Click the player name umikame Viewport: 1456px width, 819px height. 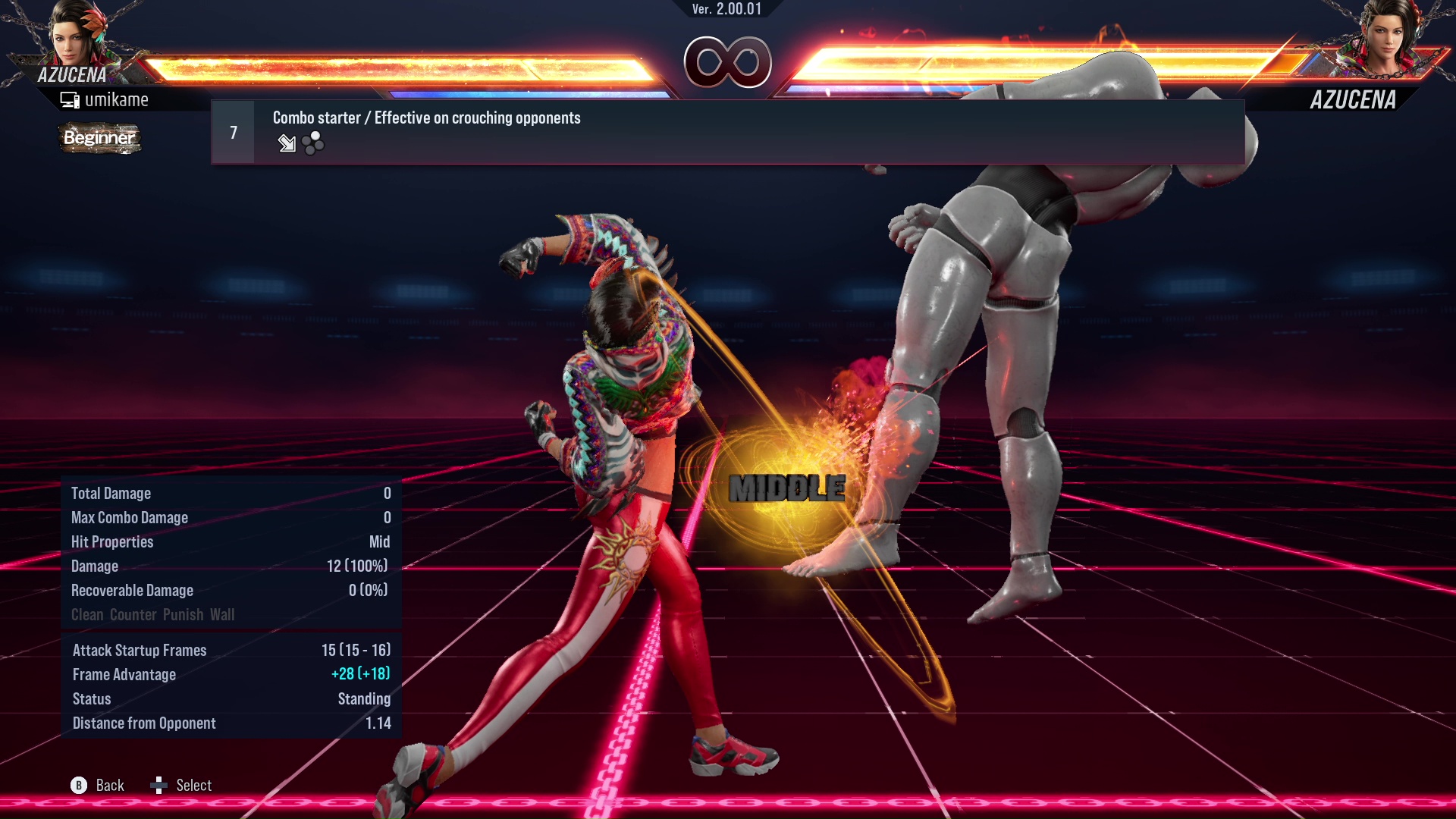tap(118, 99)
